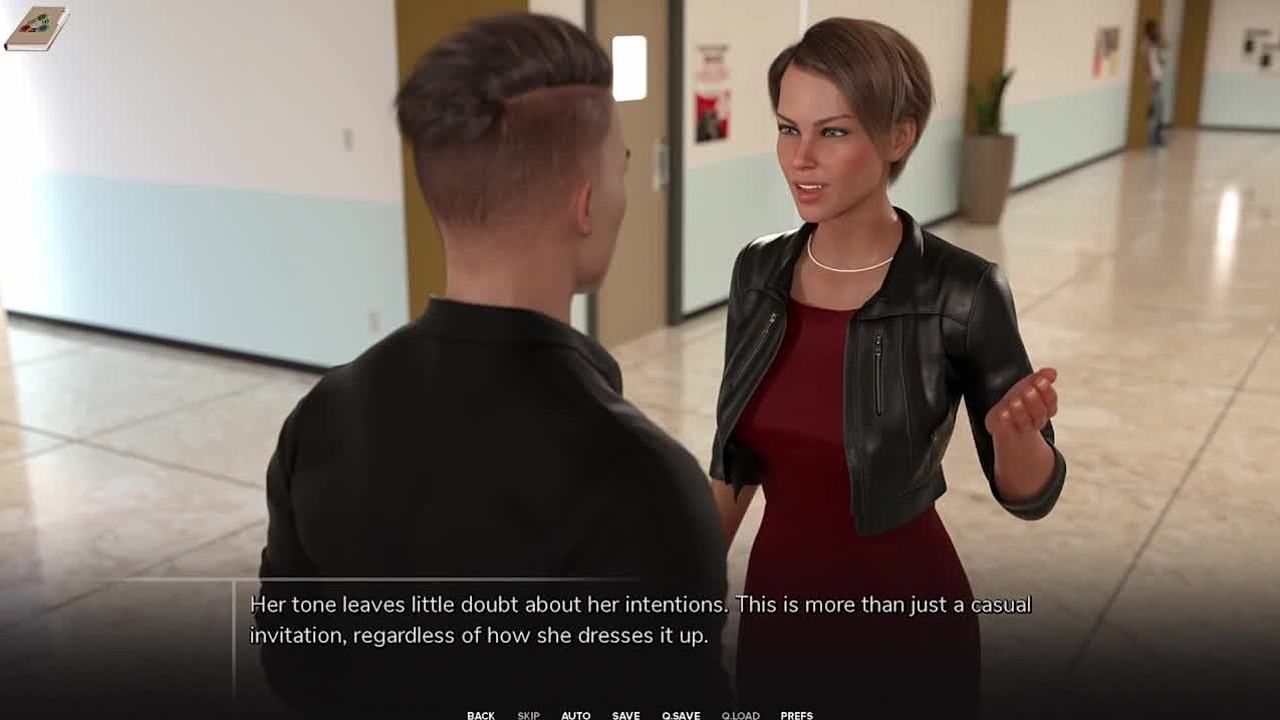Open the SAVE screen
The height and width of the screenshot is (720, 1280).
[x=626, y=715]
